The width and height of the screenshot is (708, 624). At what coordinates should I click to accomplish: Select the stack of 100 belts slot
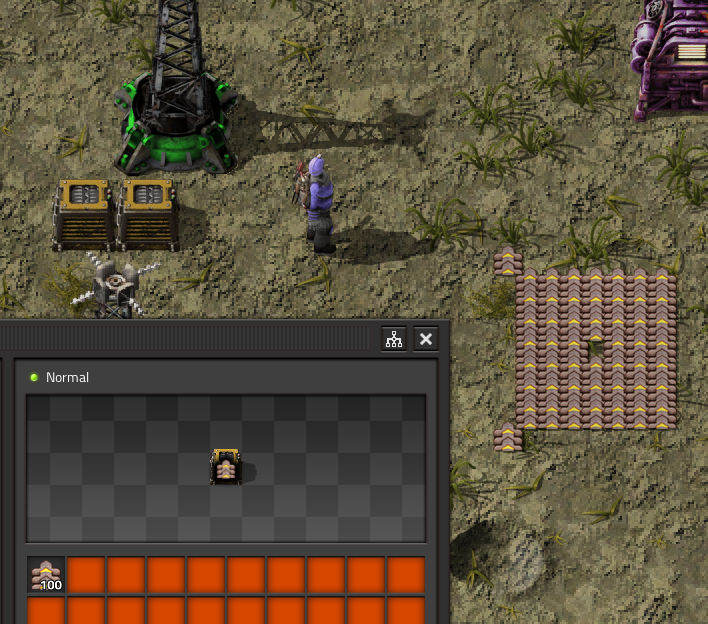[46, 575]
